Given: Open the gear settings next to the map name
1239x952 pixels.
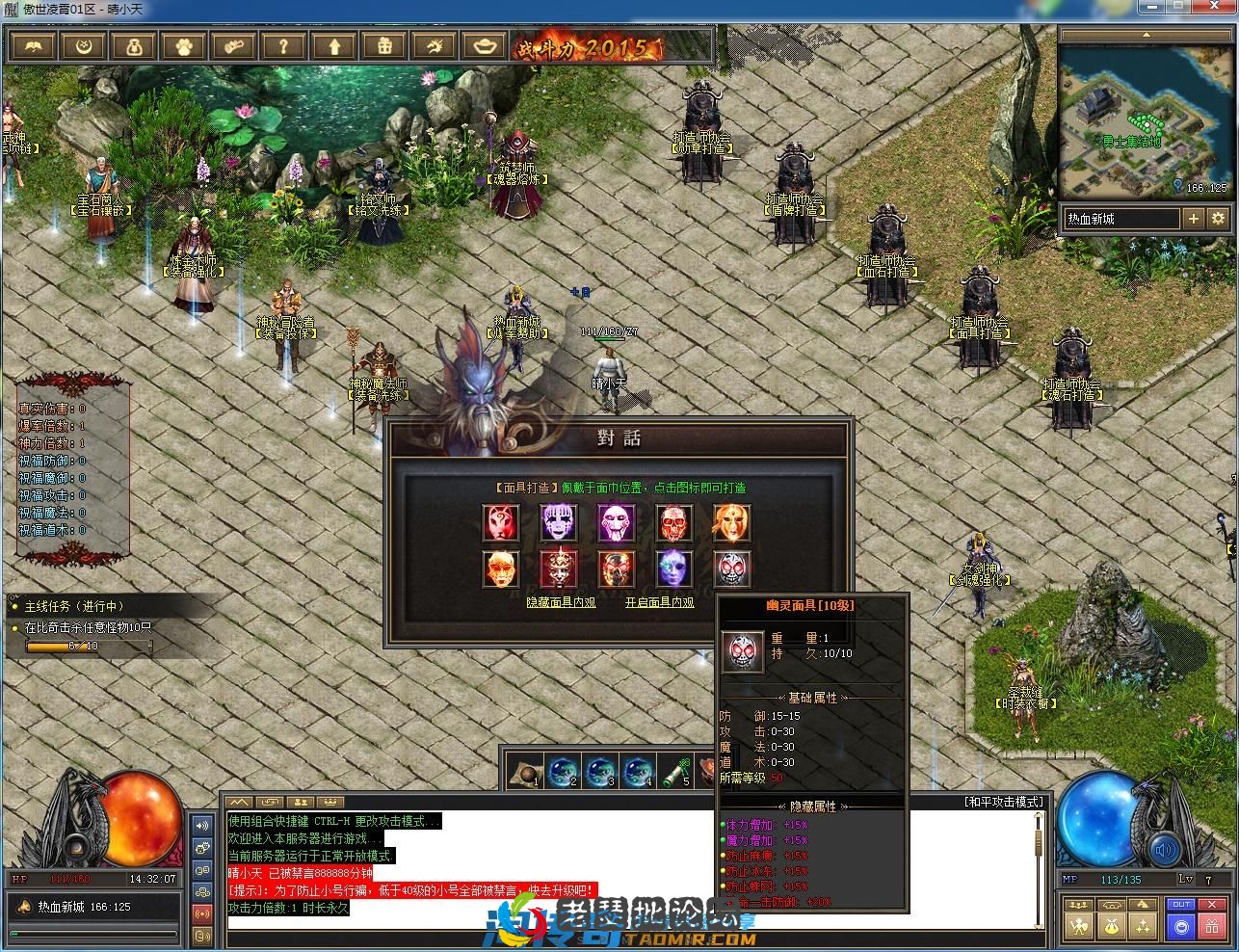Looking at the screenshot, I should point(1218,219).
